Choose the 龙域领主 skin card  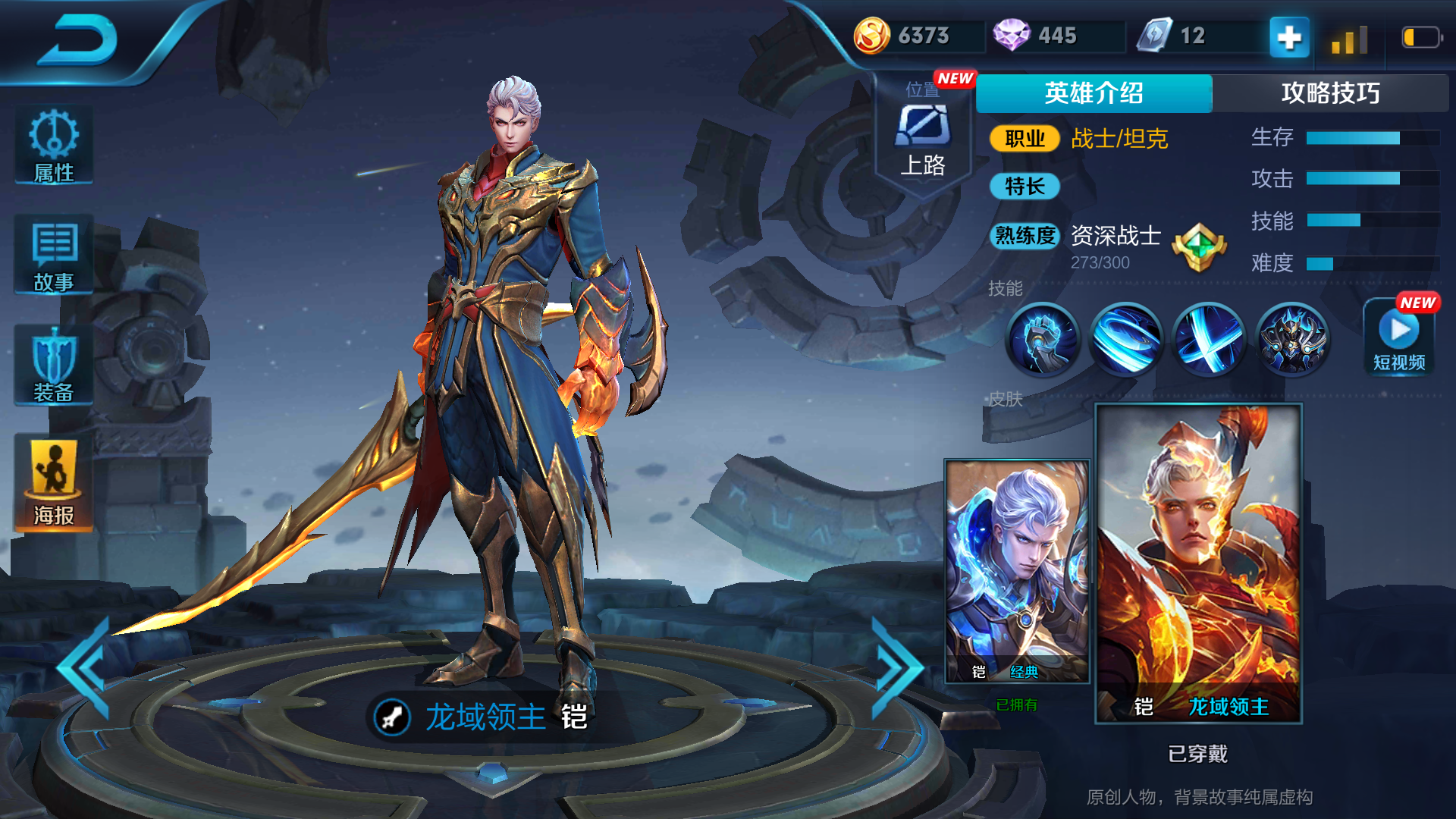pos(1198,563)
